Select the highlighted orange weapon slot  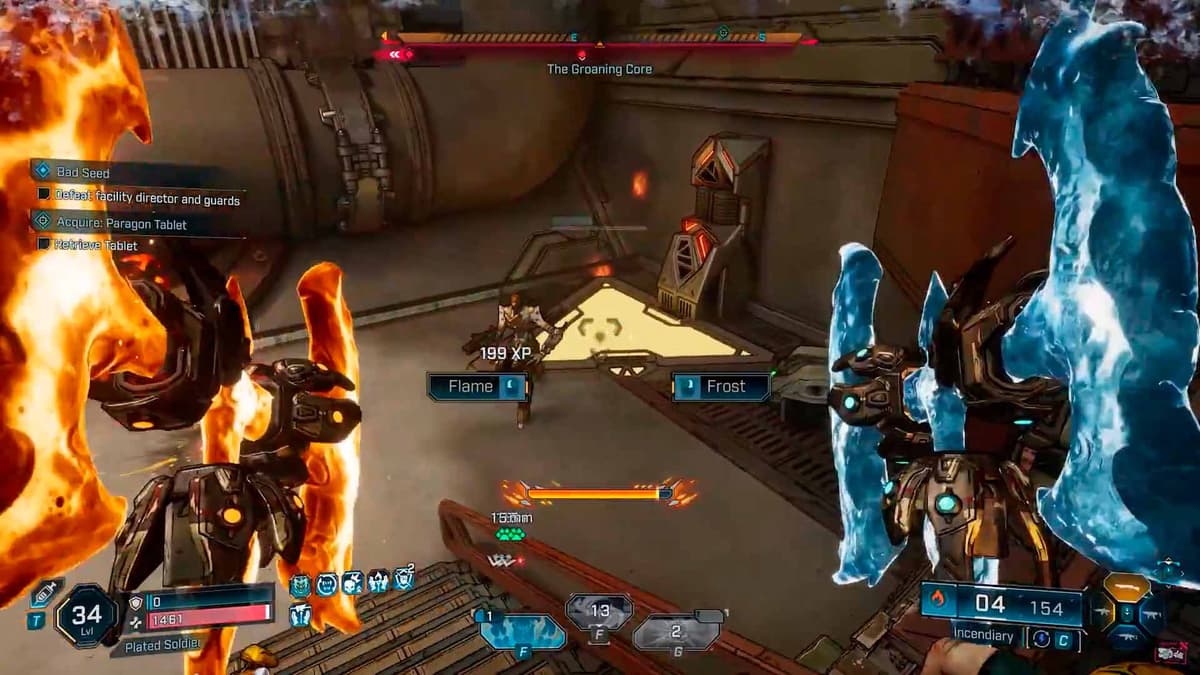coord(1126,587)
